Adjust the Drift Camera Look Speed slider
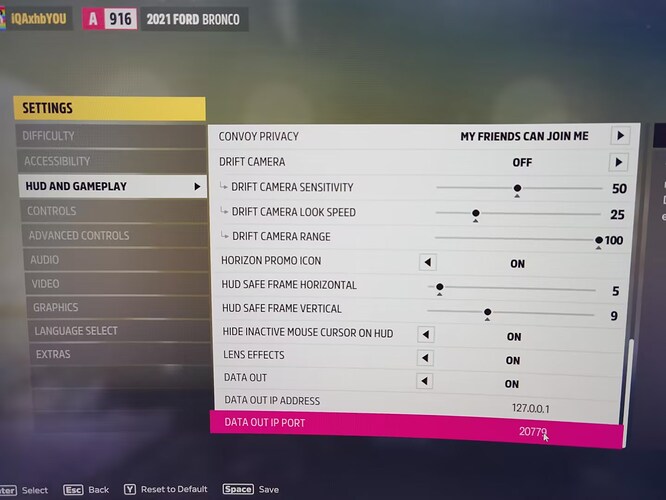Screen dimensions: 666x500 (x=476, y=213)
